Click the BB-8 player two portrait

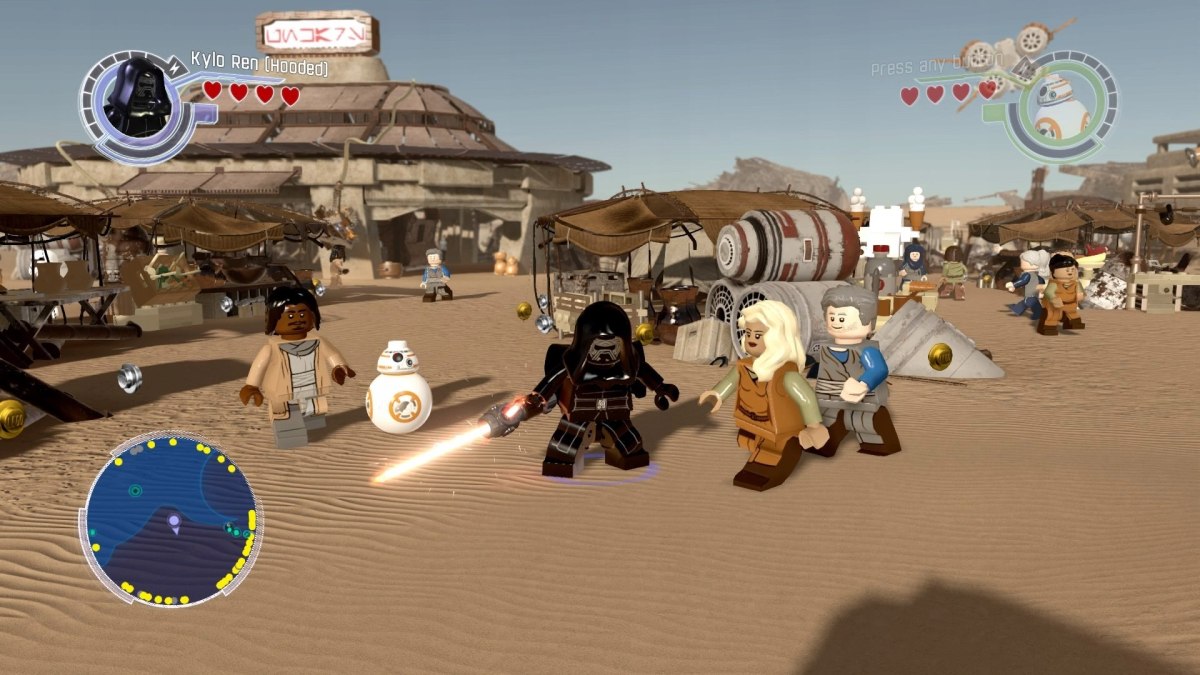tap(1061, 106)
